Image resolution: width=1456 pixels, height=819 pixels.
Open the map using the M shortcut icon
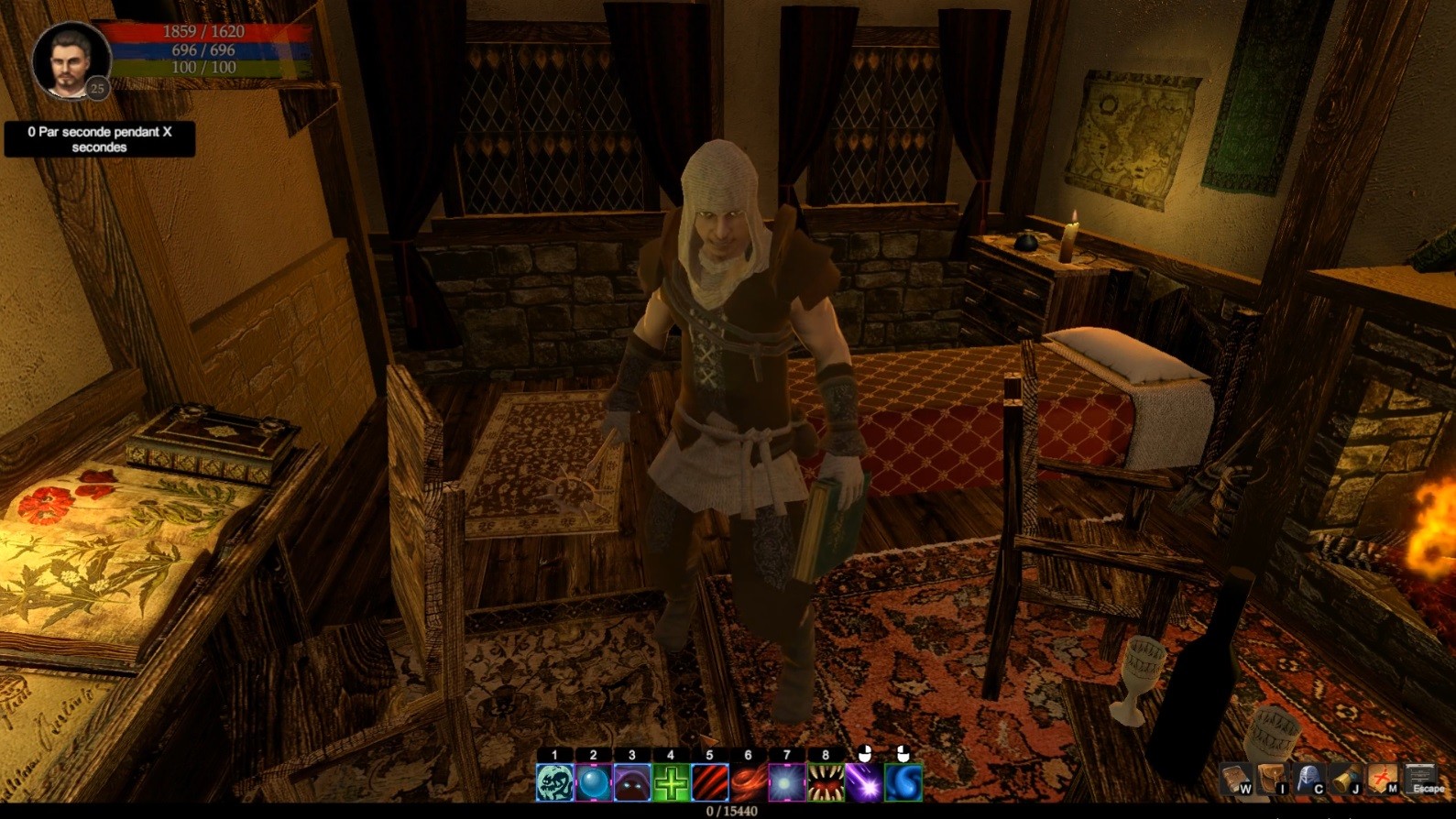[1380, 781]
